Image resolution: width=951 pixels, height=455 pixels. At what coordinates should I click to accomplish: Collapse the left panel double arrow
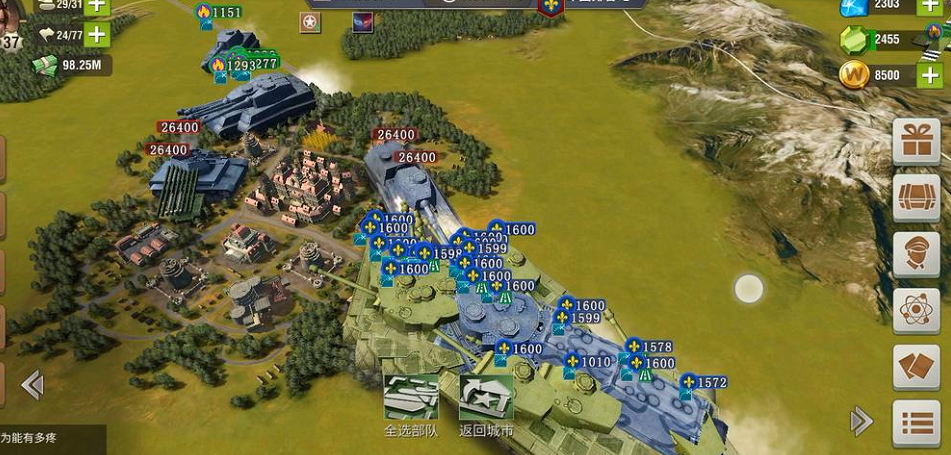(x=32, y=384)
